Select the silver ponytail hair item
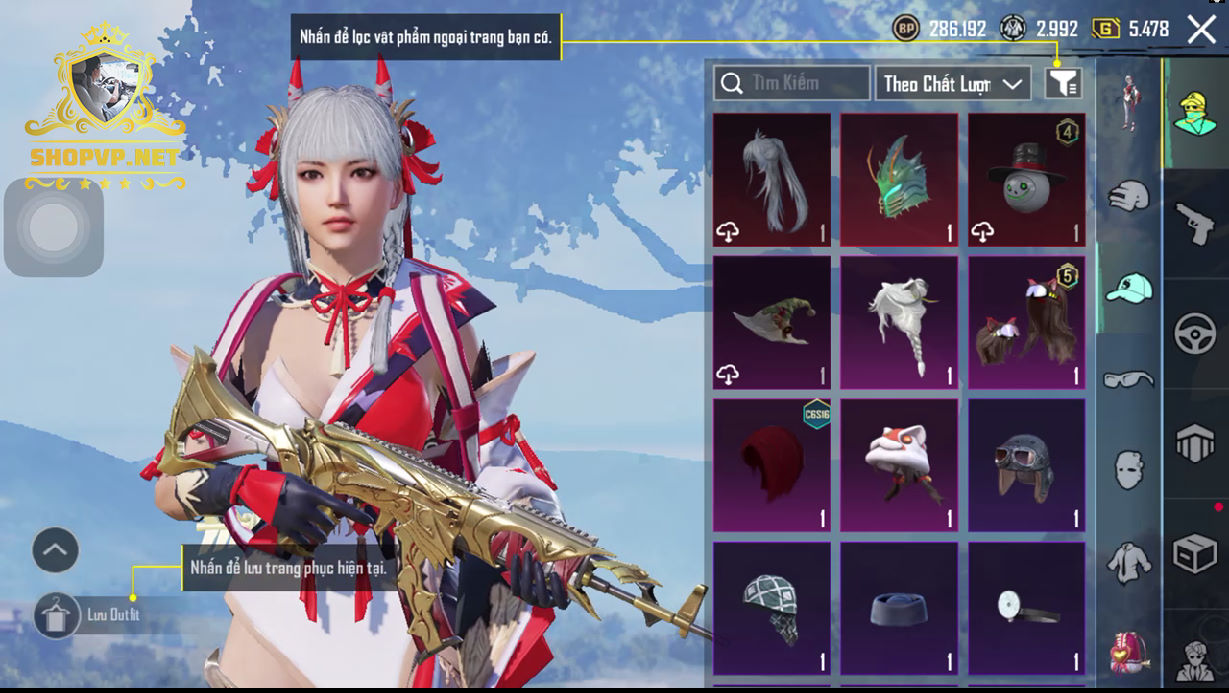 [771, 180]
